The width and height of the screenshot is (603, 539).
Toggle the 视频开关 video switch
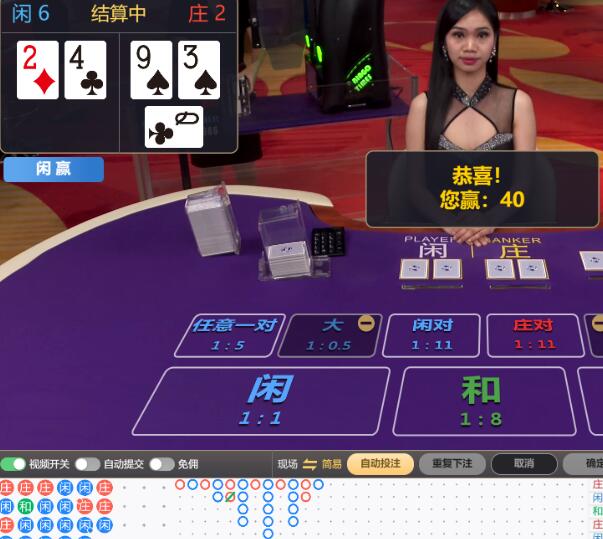[14, 464]
